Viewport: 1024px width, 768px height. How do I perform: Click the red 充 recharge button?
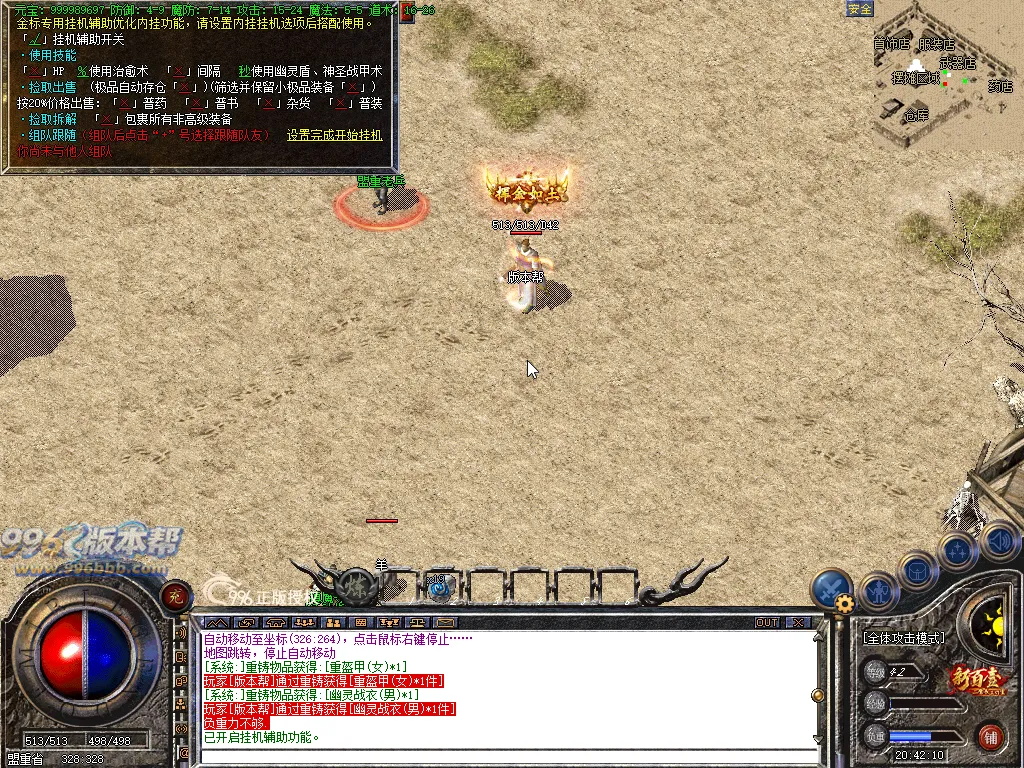176,597
